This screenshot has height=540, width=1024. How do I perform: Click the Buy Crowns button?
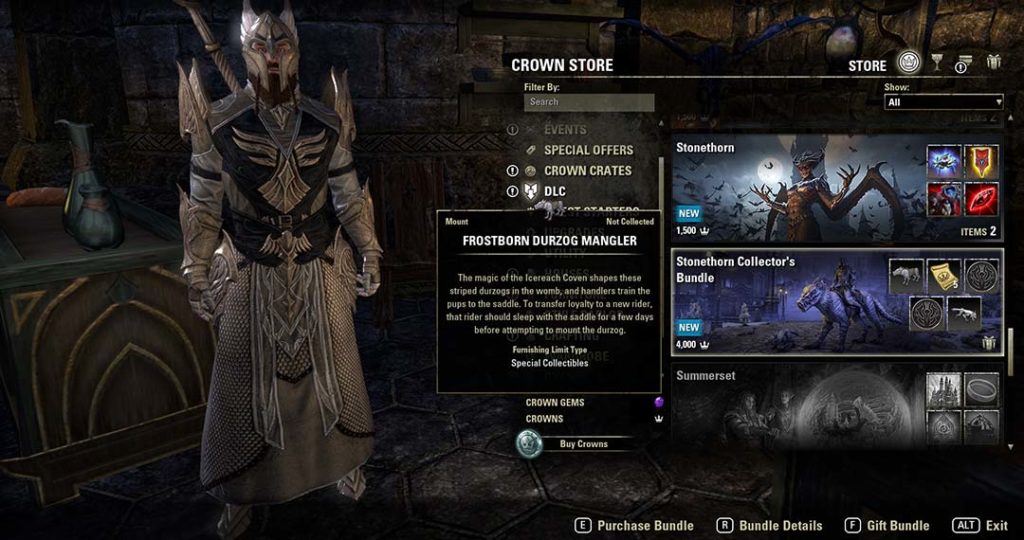click(x=583, y=444)
